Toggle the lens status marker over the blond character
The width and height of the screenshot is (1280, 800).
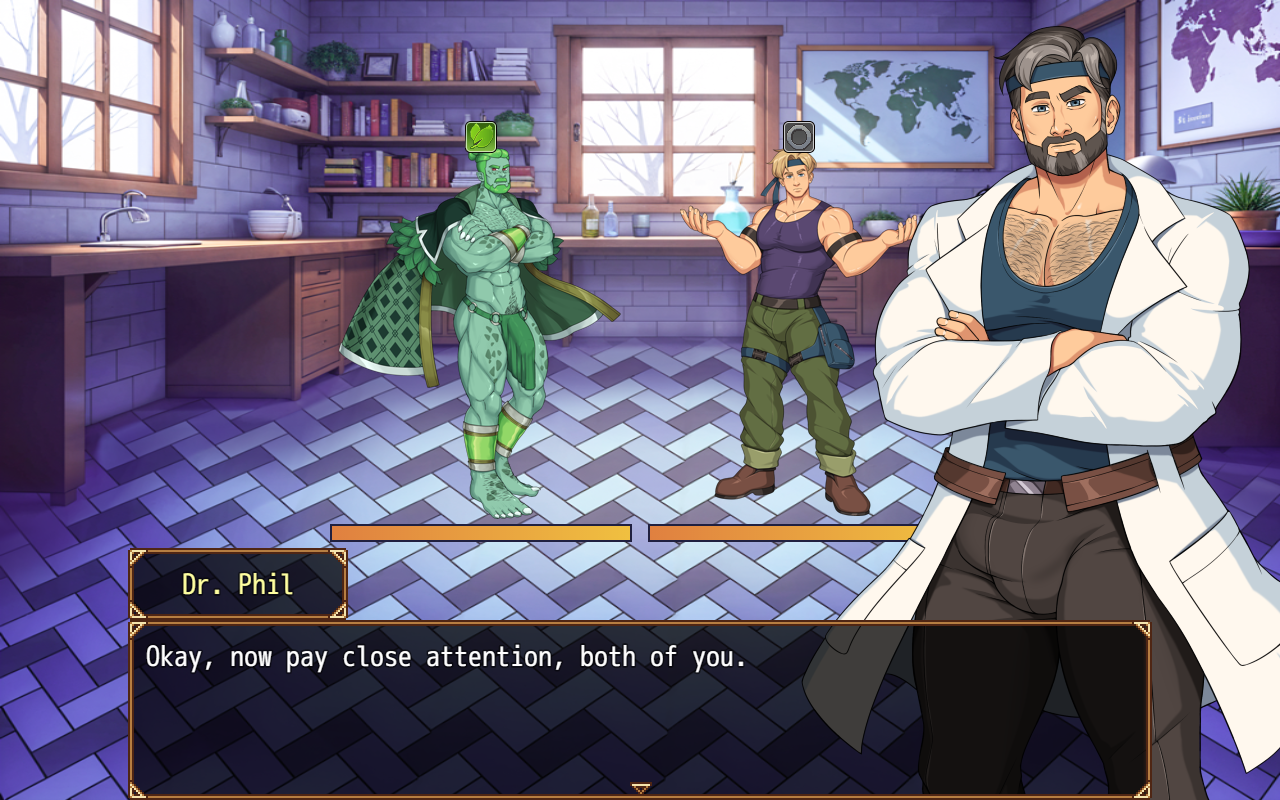[x=798, y=137]
